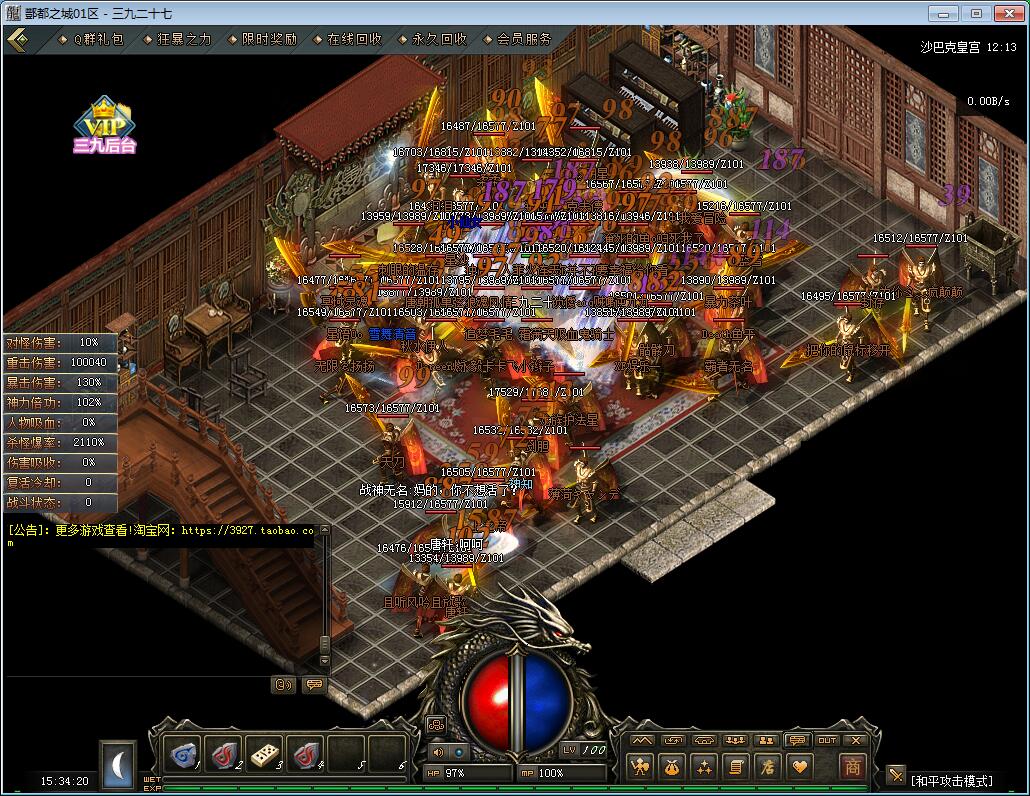Use the blue scroll in hotbar slot 1

tap(184, 753)
